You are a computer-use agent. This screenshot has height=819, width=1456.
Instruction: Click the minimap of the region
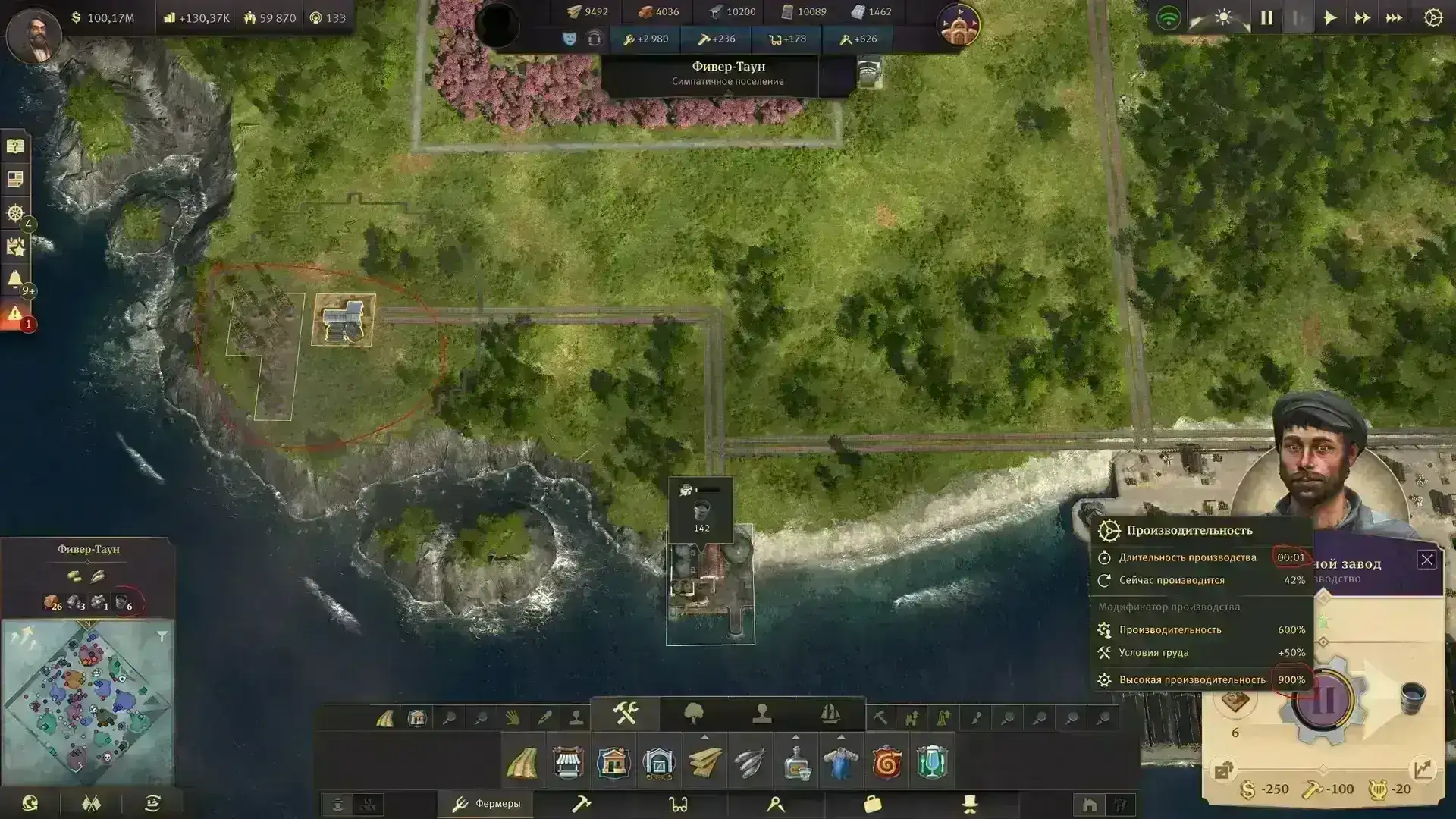[x=87, y=701]
